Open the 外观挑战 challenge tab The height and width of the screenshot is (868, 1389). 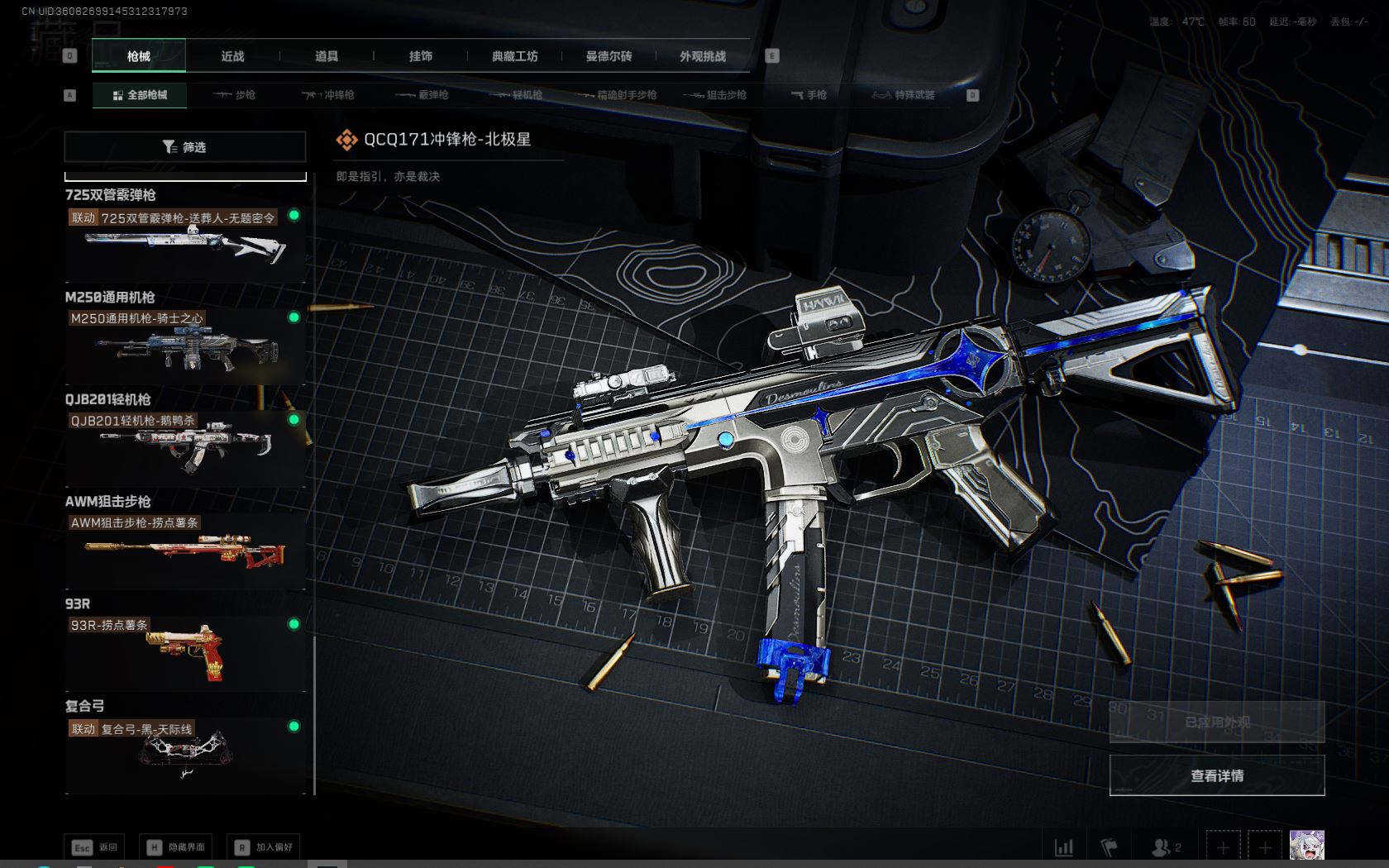click(x=703, y=56)
